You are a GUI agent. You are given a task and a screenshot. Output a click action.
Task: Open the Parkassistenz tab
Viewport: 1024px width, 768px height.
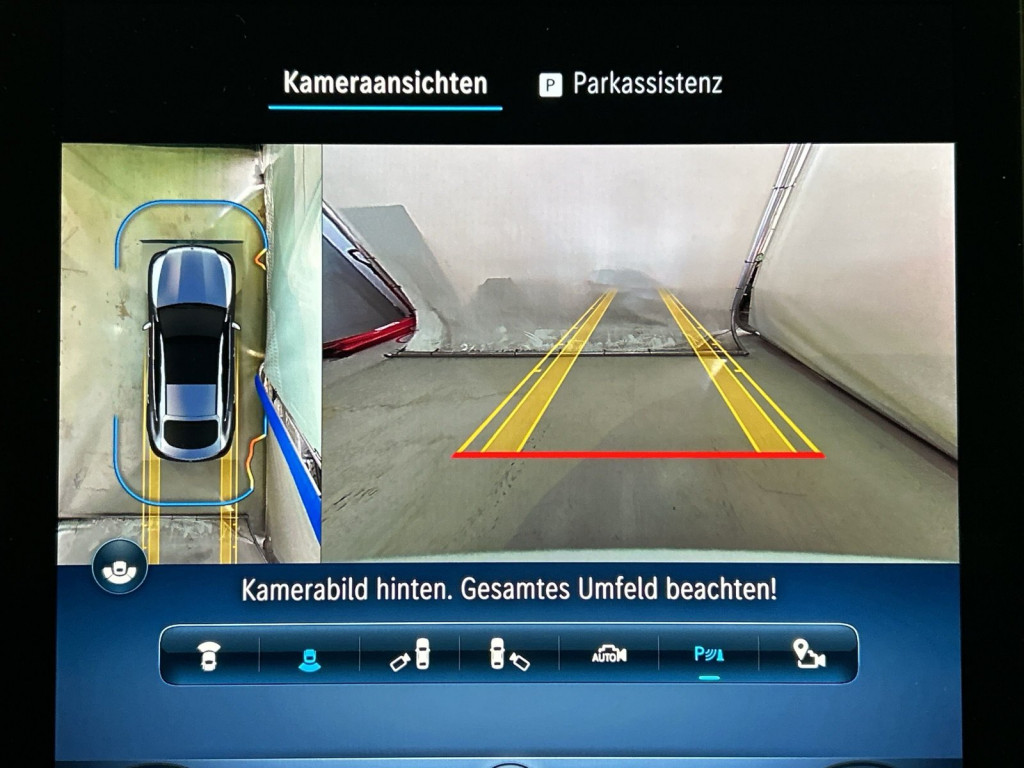tap(631, 84)
